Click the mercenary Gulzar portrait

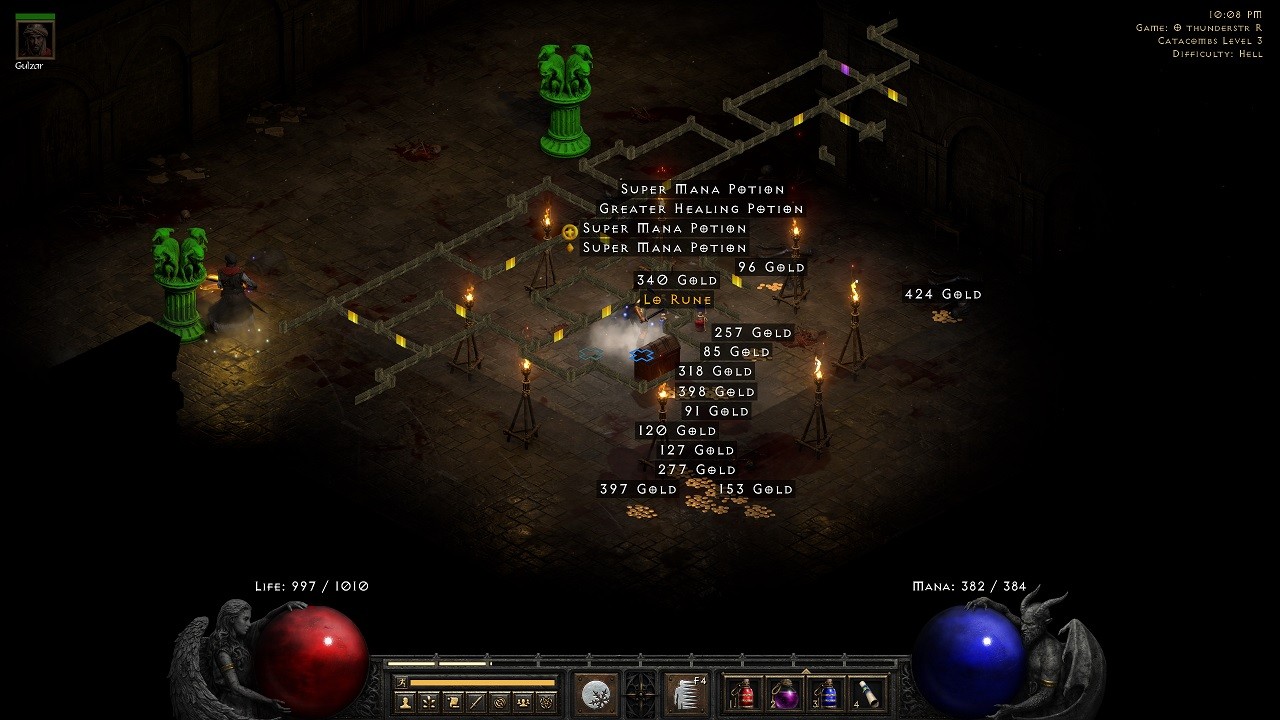(x=35, y=39)
